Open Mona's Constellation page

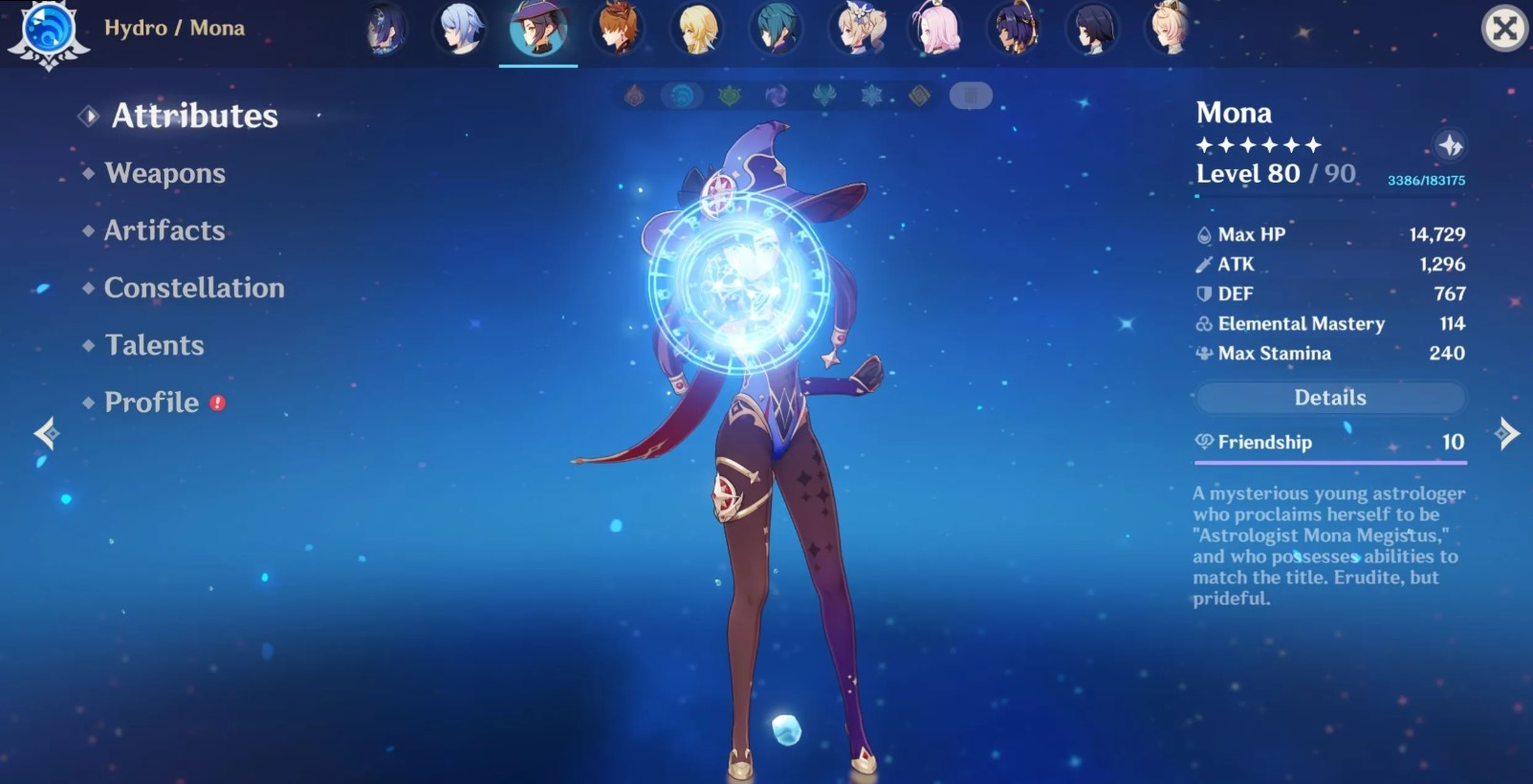[x=194, y=288]
